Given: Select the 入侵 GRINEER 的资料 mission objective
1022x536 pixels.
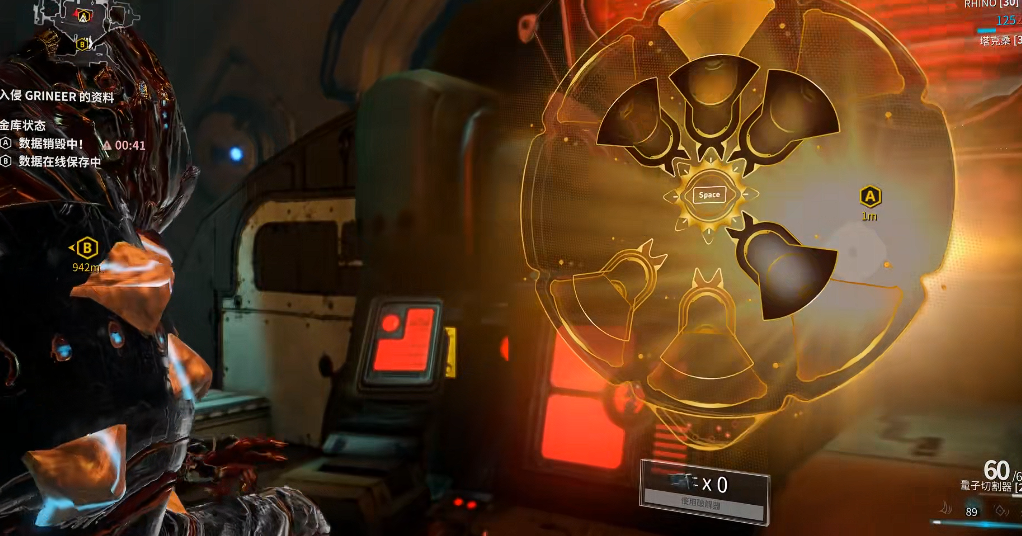Looking at the screenshot, I should [x=58, y=97].
